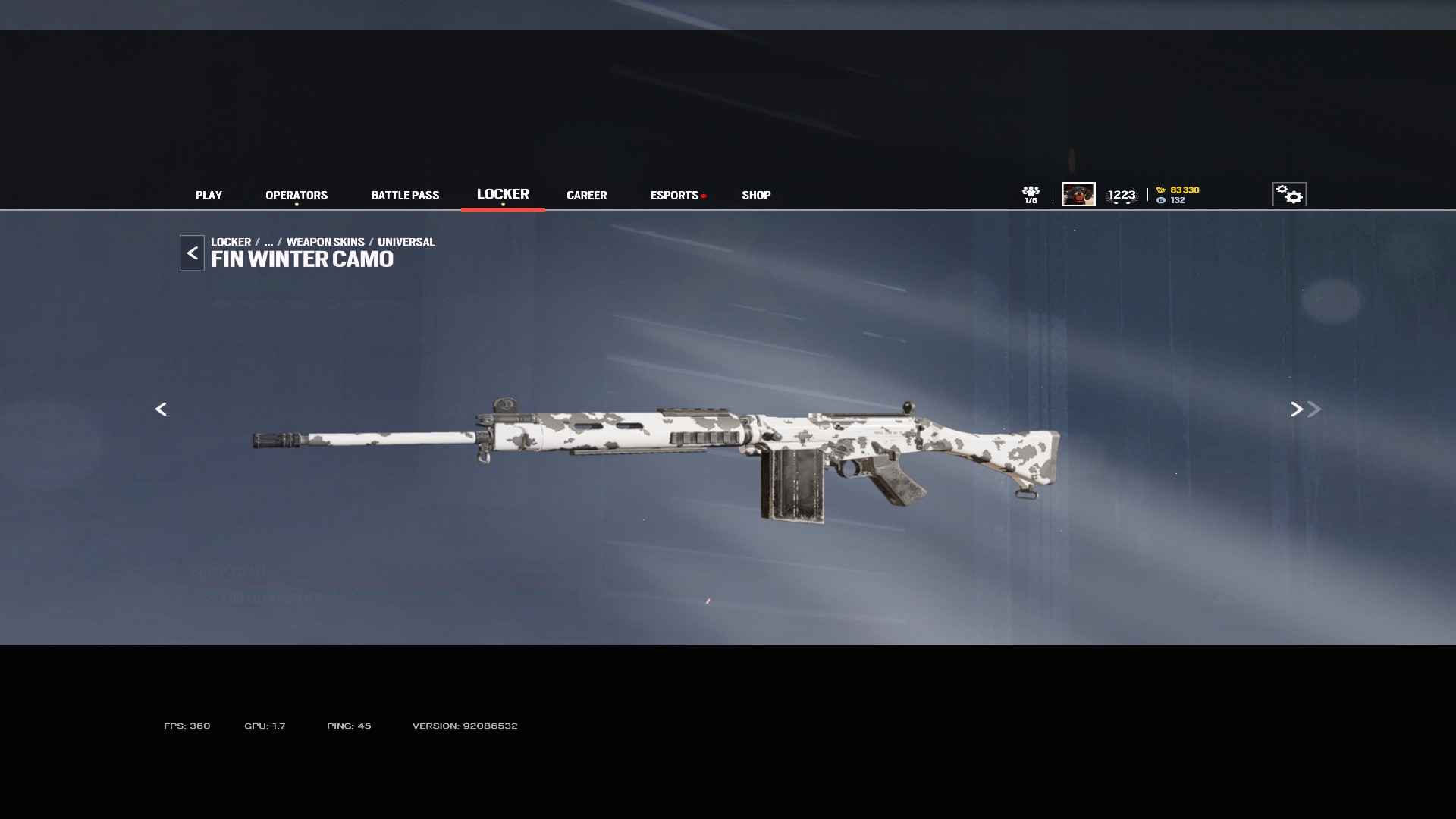Viewport: 1456px width, 819px height.
Task: Open the settings gear menu
Action: 1289,194
